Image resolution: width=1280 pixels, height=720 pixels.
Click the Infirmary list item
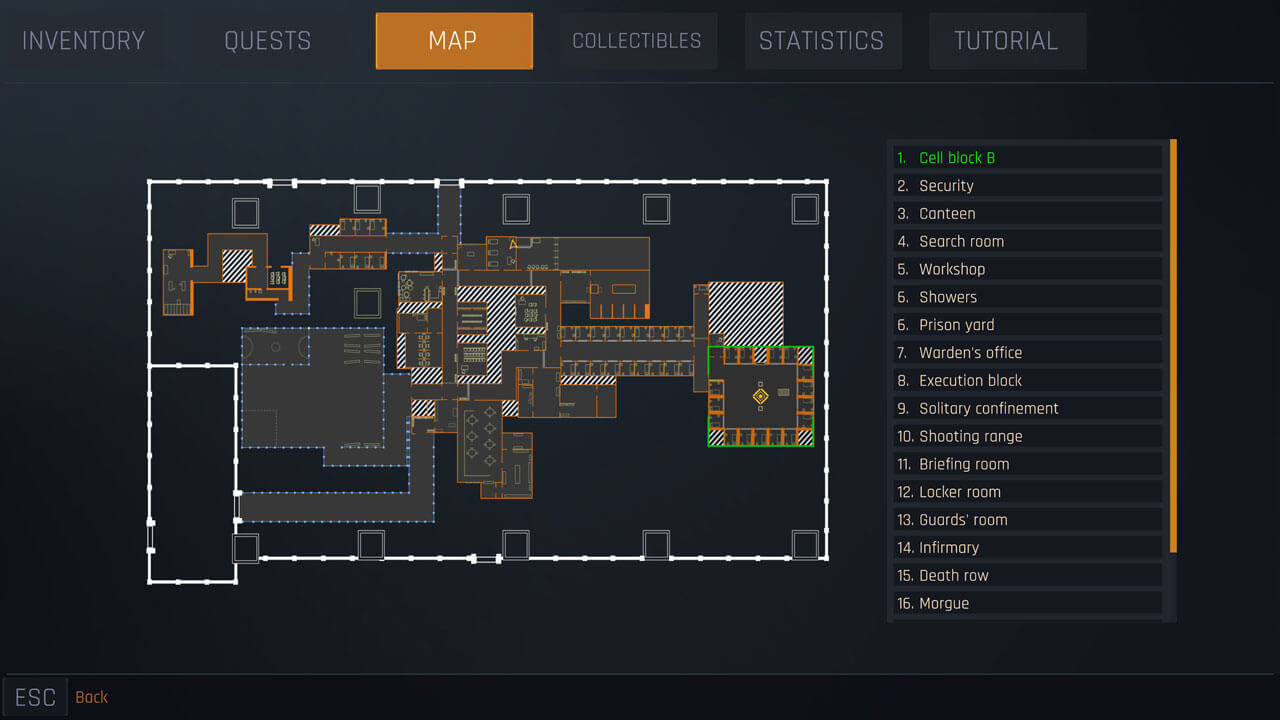tap(1027, 547)
